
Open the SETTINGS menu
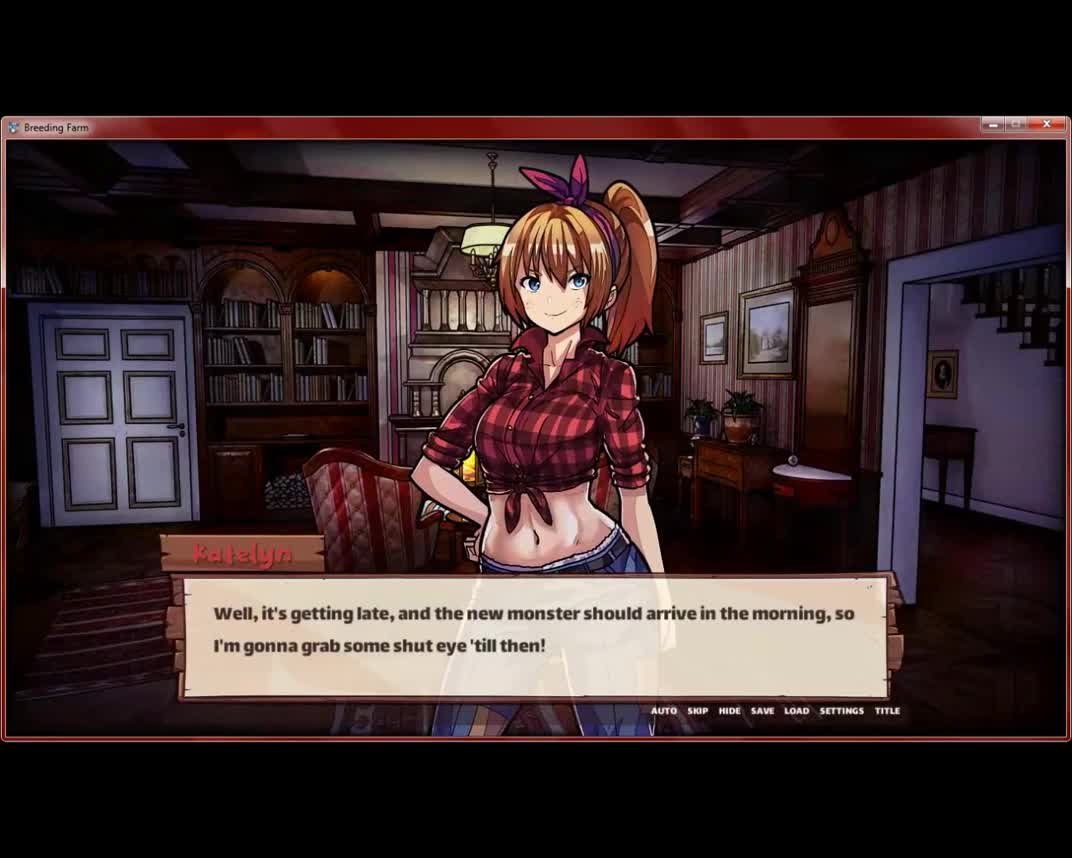pos(841,711)
